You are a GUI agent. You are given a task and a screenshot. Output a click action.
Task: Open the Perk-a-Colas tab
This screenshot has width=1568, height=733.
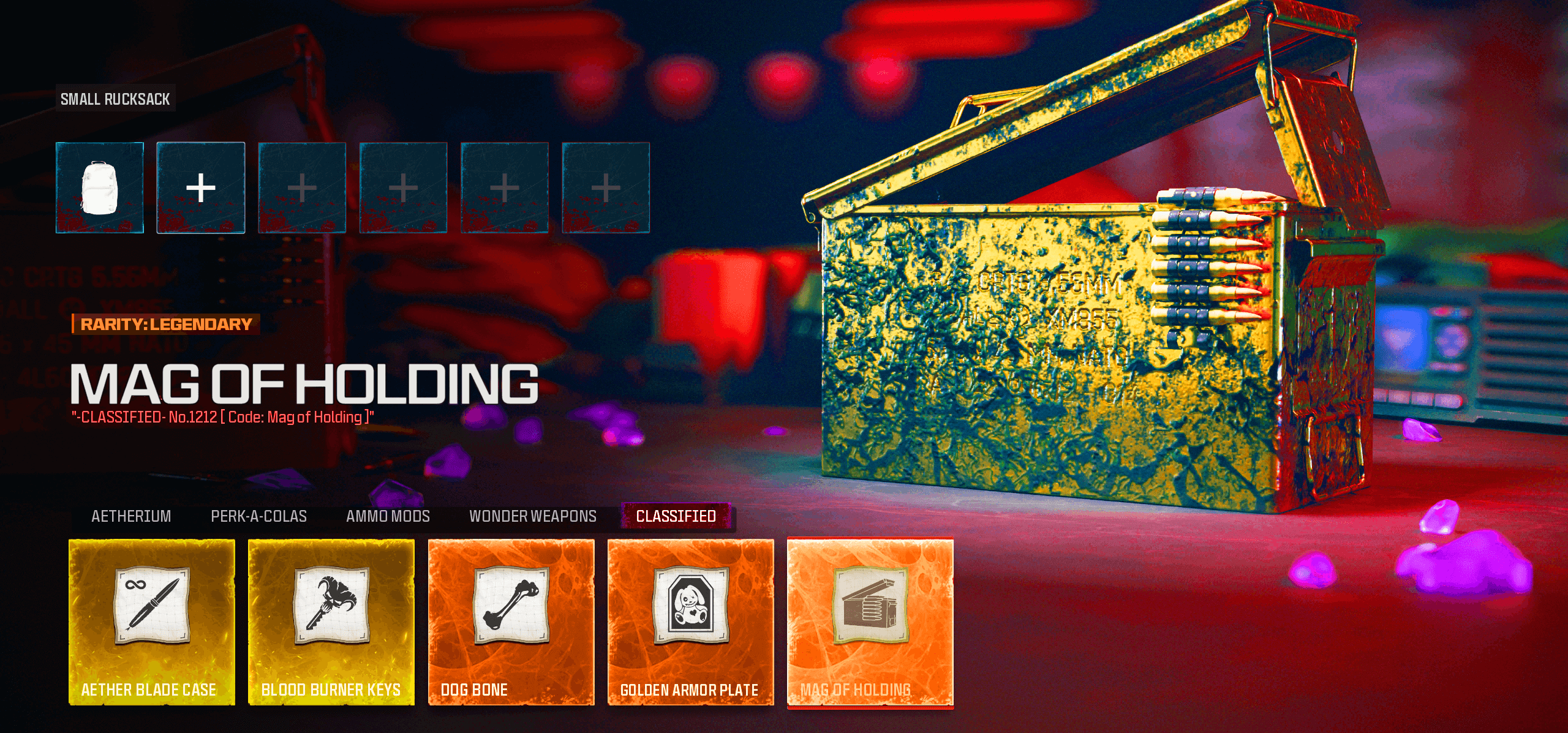coord(258,516)
